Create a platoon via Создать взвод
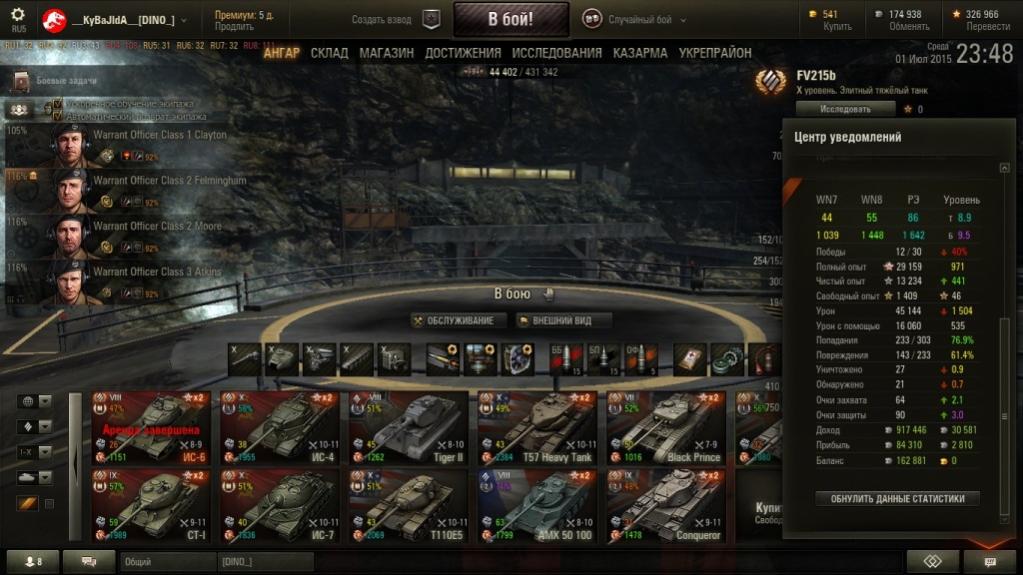 (x=395, y=19)
